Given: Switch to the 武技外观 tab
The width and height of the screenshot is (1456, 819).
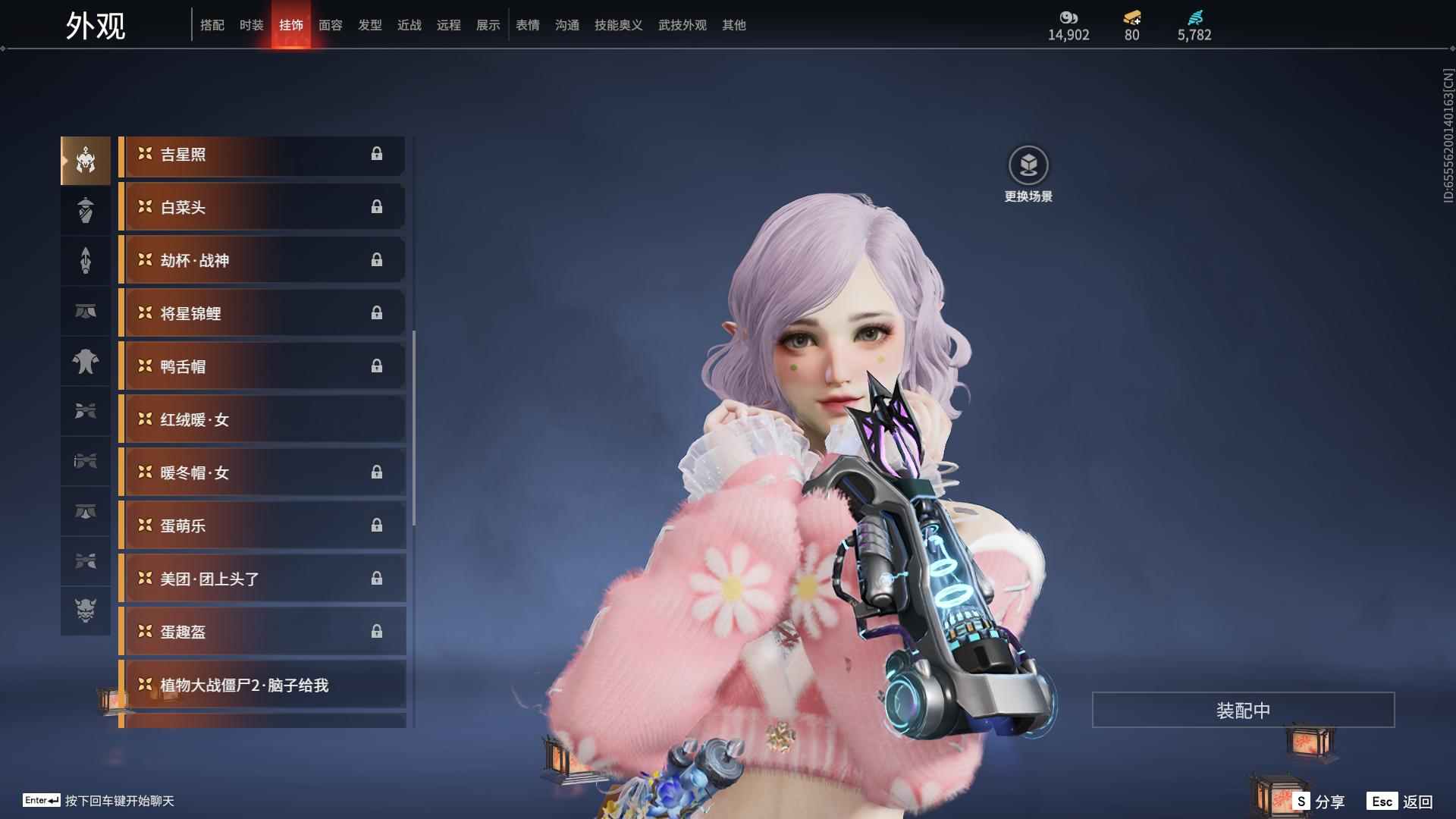Looking at the screenshot, I should click(682, 25).
